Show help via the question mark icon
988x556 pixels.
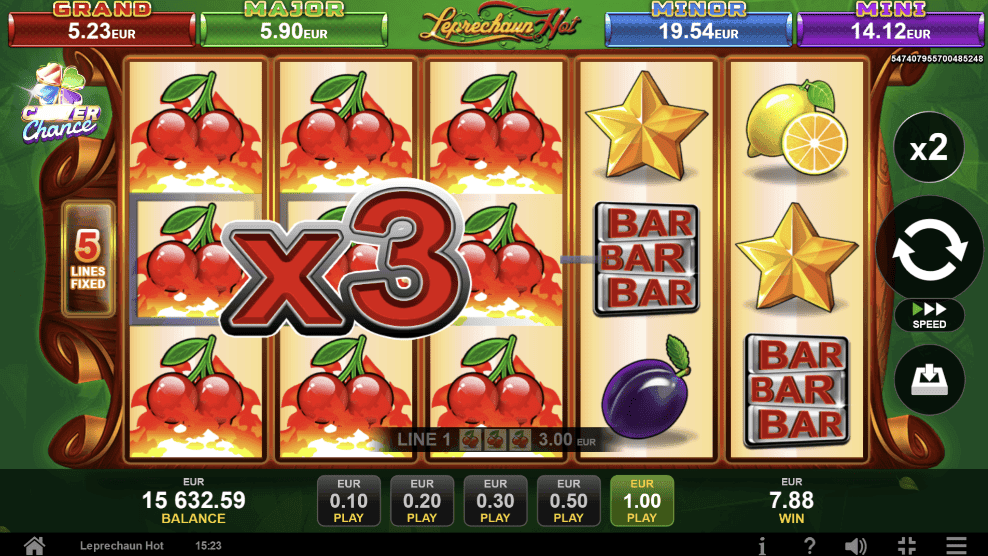(x=809, y=546)
